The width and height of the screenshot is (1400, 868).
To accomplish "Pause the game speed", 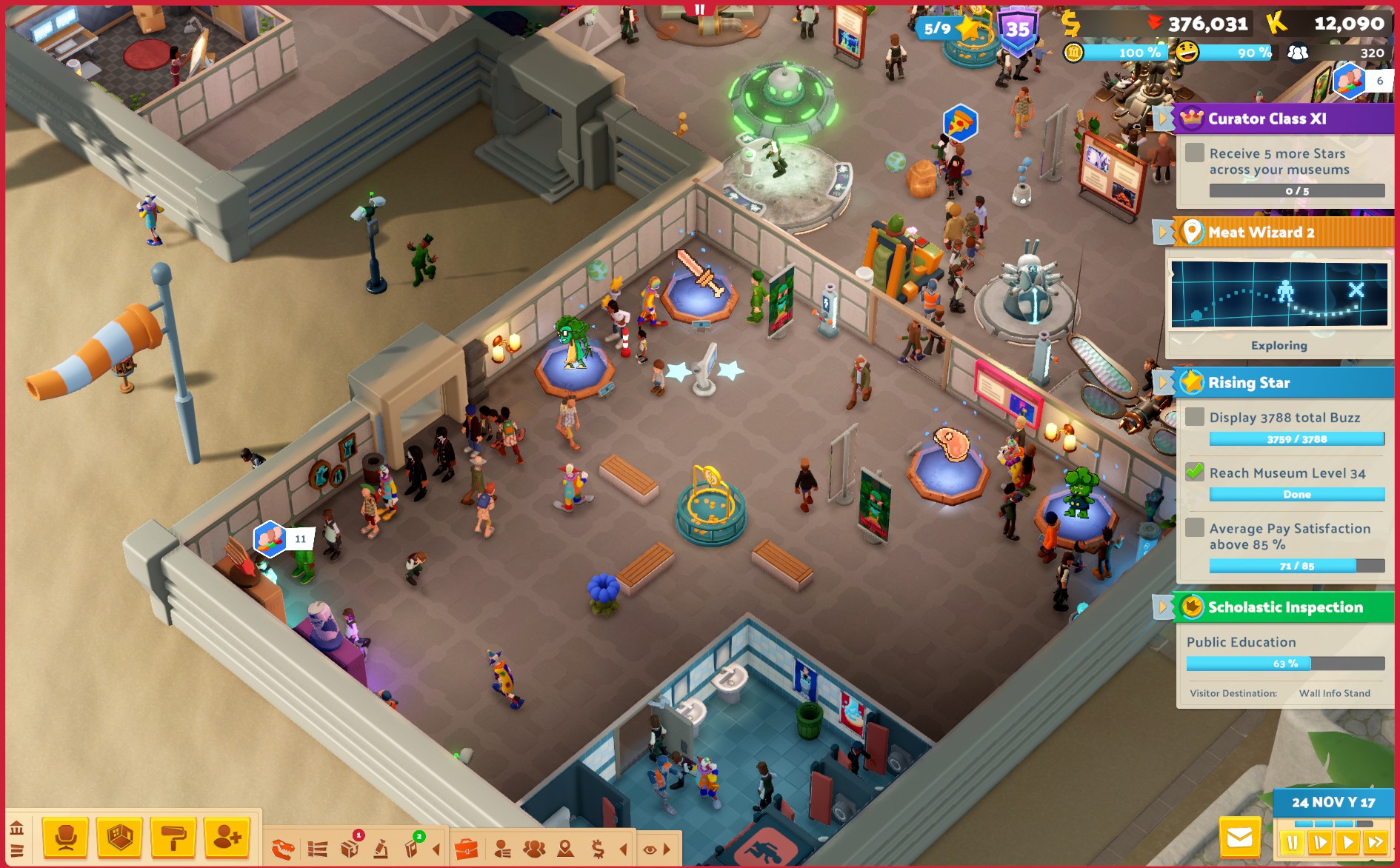I will click(x=1293, y=842).
